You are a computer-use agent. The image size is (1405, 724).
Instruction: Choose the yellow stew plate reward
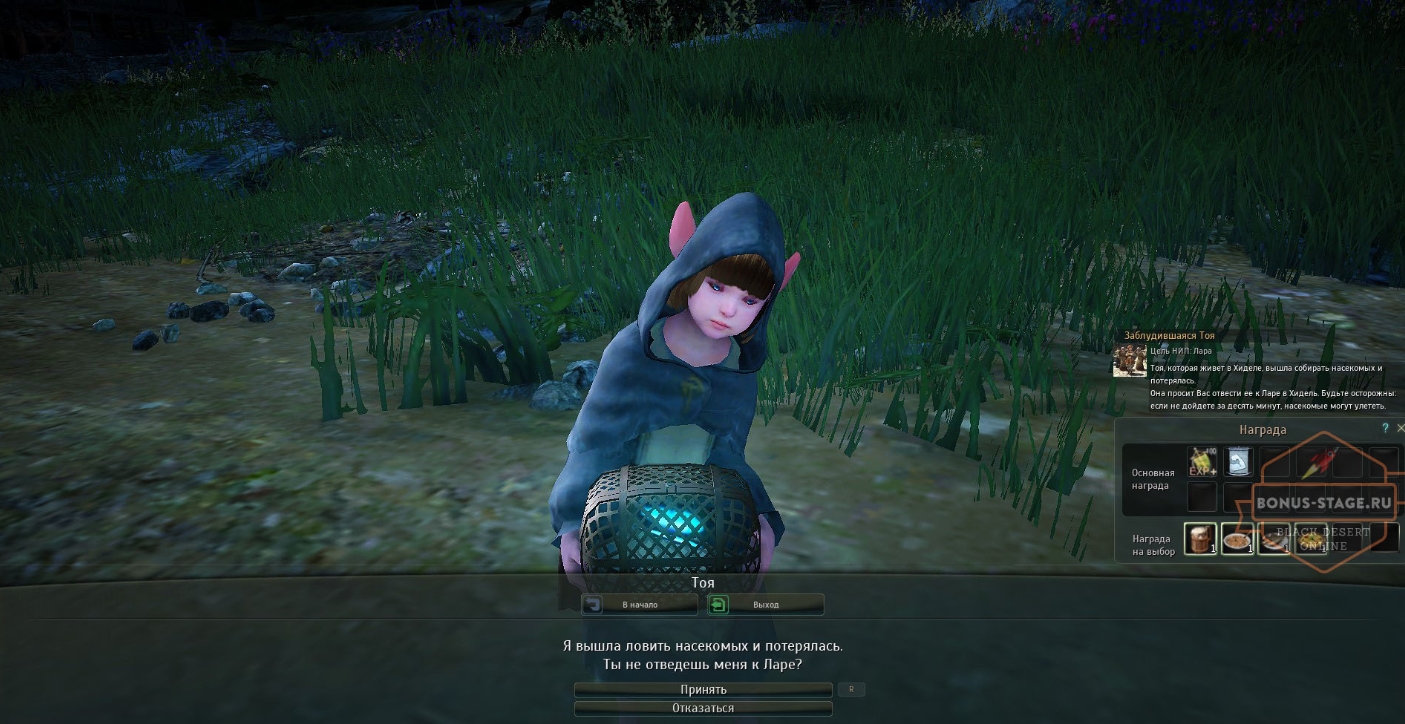coord(1311,539)
